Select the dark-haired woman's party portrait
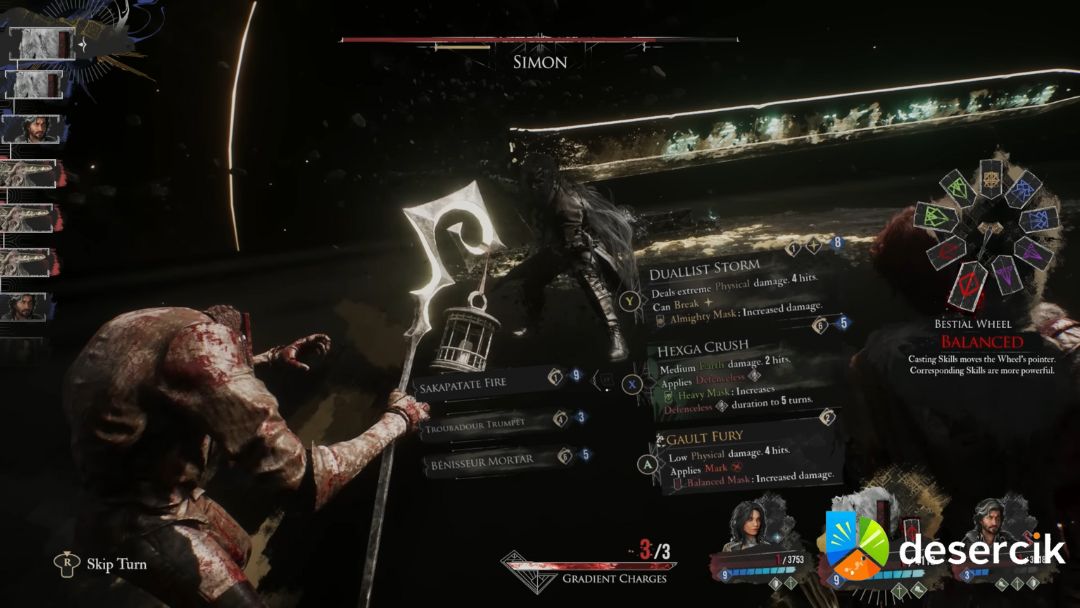This screenshot has height=608, width=1080. [750, 526]
